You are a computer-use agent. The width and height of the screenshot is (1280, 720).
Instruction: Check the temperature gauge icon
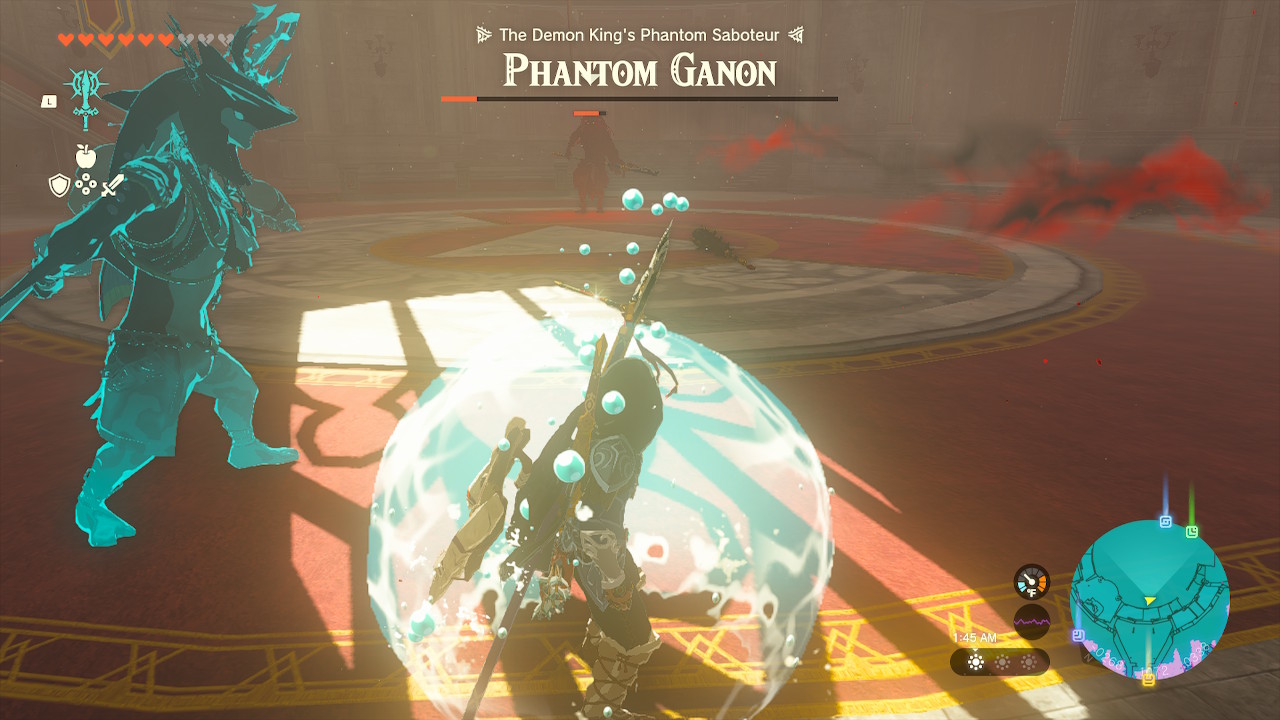coord(1032,582)
